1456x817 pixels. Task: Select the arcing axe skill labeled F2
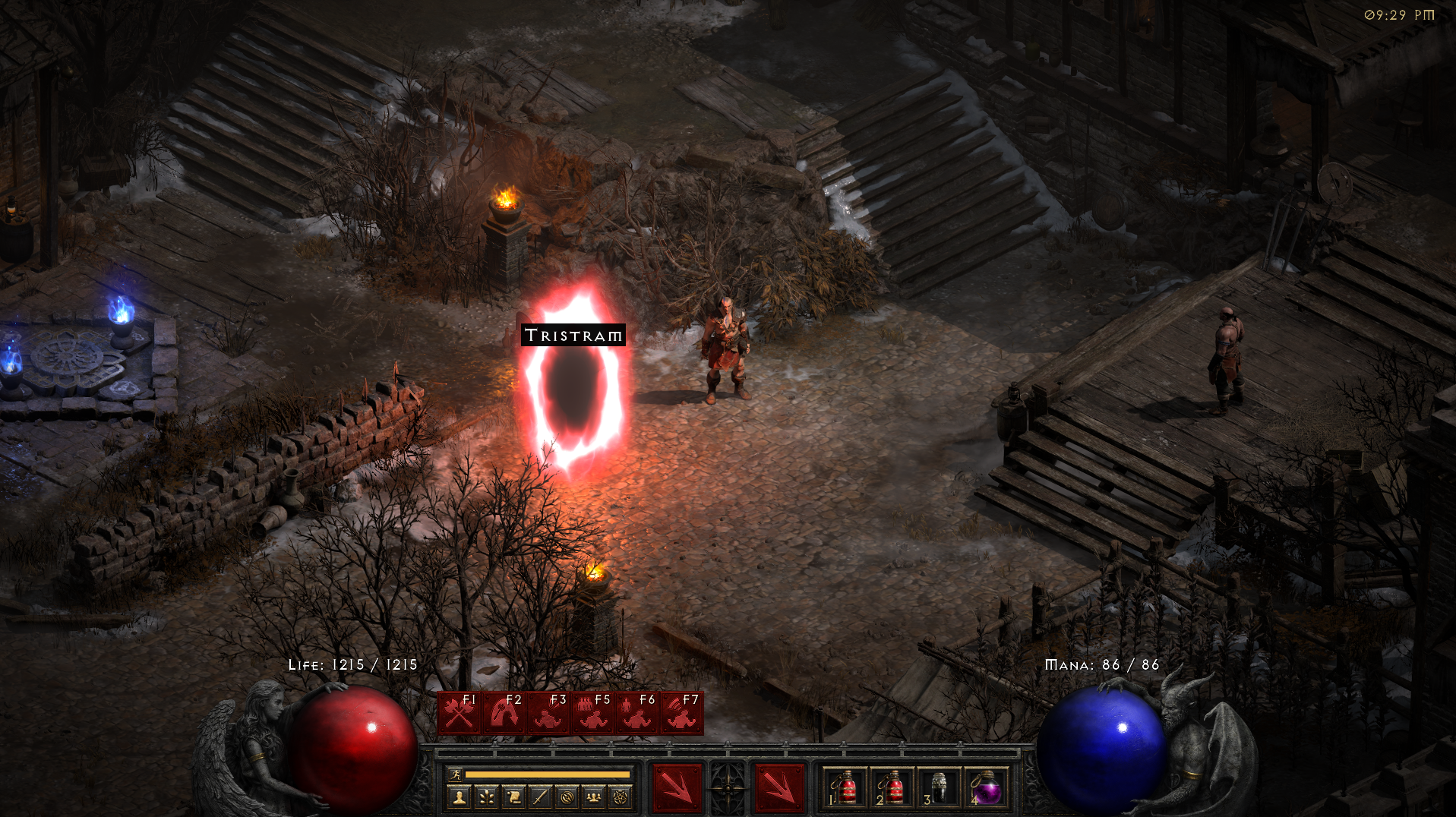tap(503, 713)
